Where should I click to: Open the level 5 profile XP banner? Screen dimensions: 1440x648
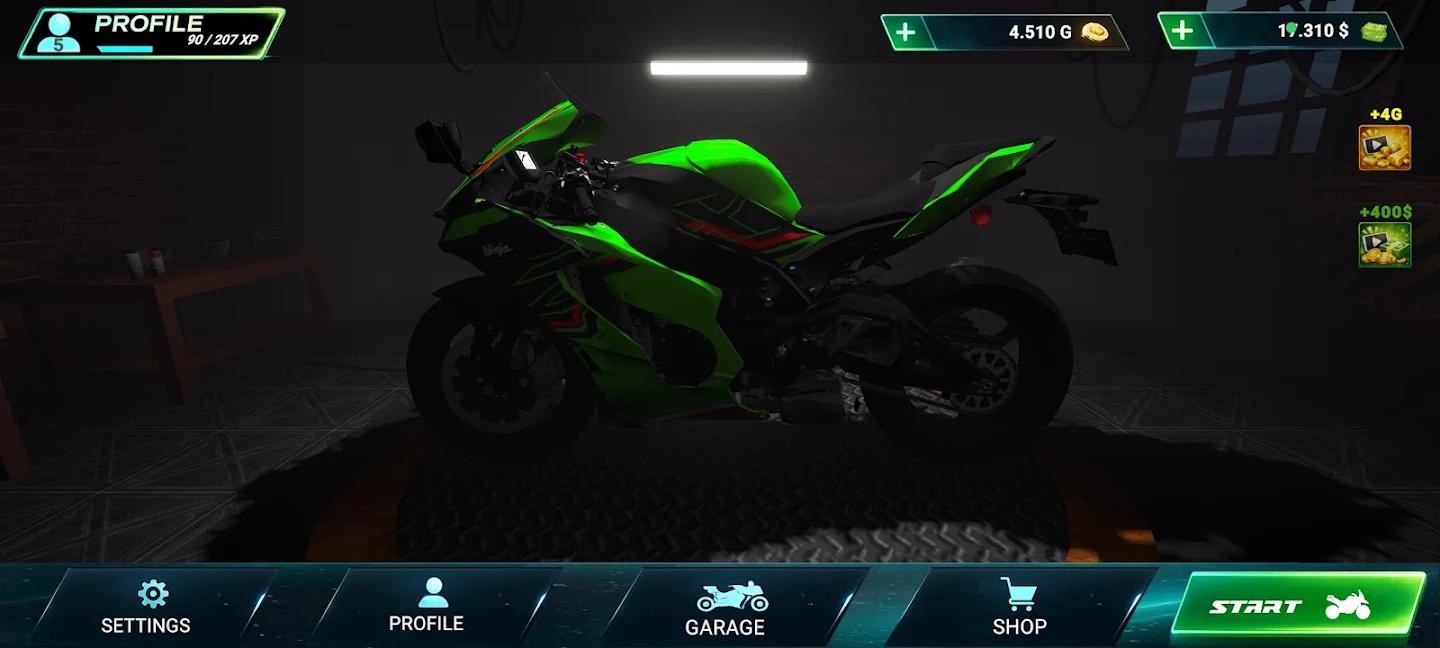(x=152, y=32)
